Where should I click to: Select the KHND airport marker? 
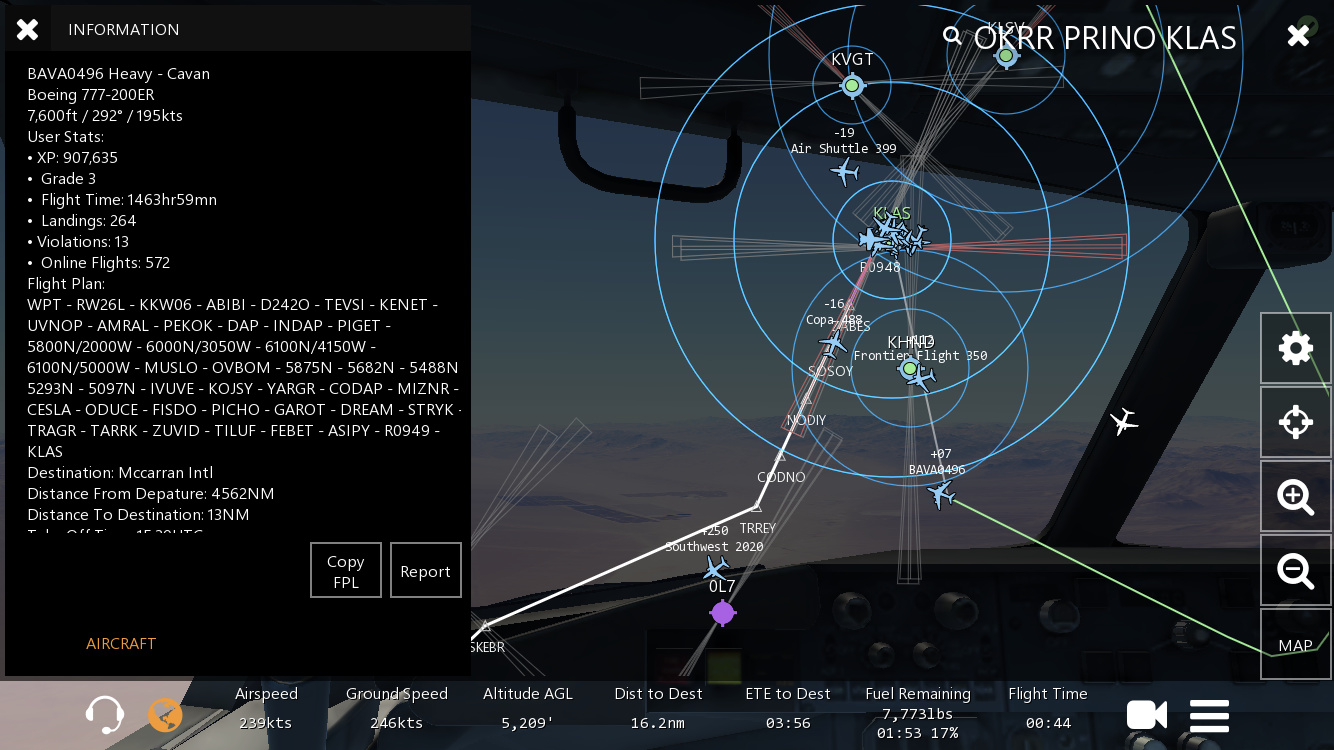click(909, 369)
